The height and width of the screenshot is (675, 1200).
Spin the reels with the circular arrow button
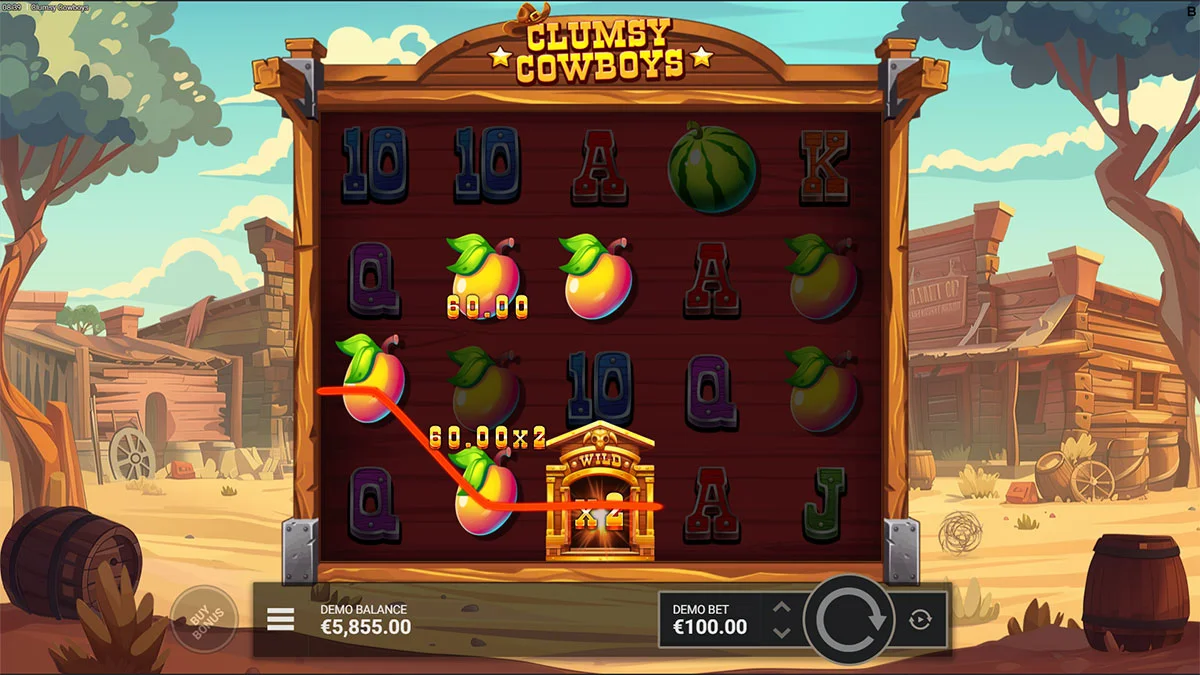pos(851,620)
